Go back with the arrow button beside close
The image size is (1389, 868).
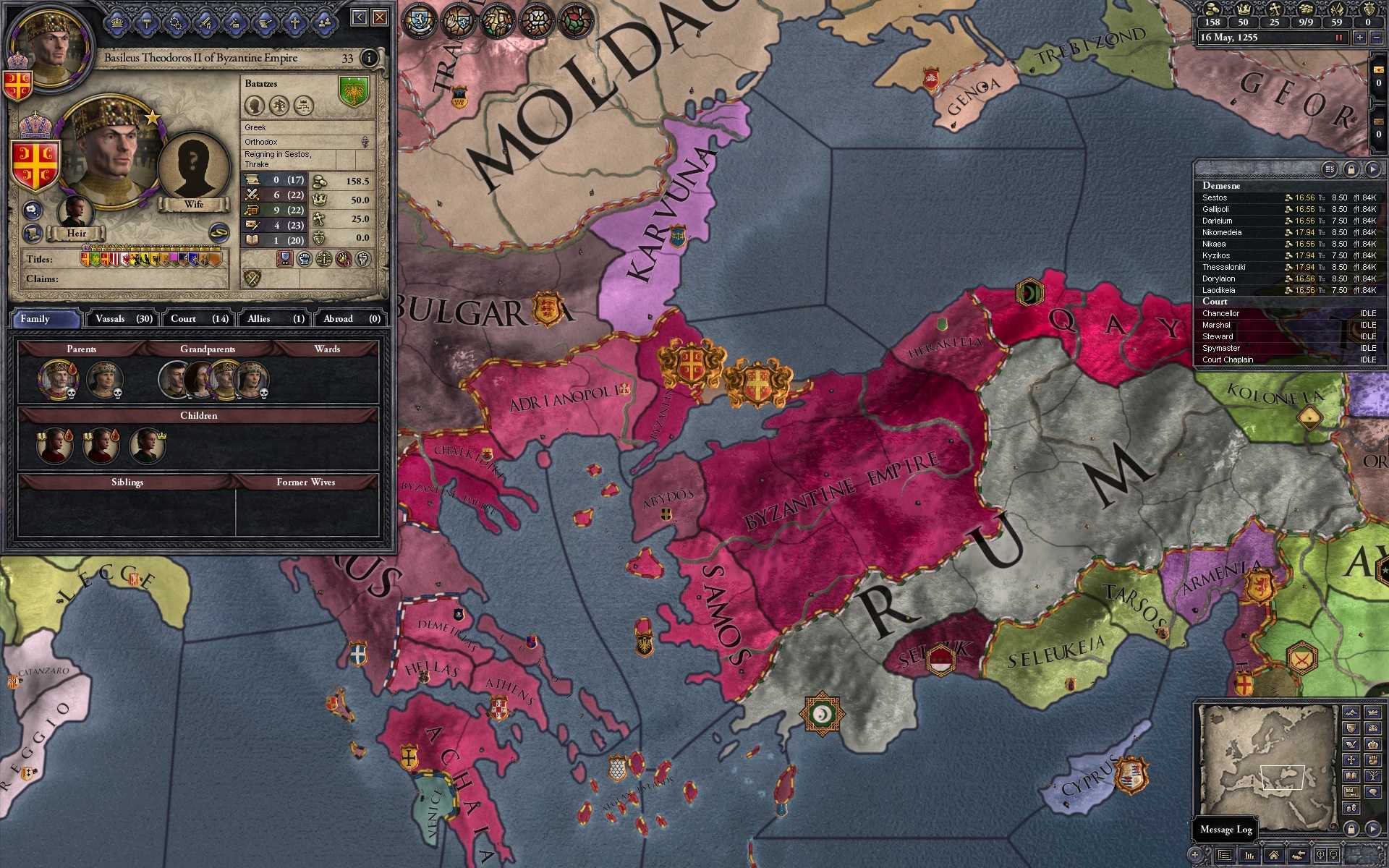point(360,17)
